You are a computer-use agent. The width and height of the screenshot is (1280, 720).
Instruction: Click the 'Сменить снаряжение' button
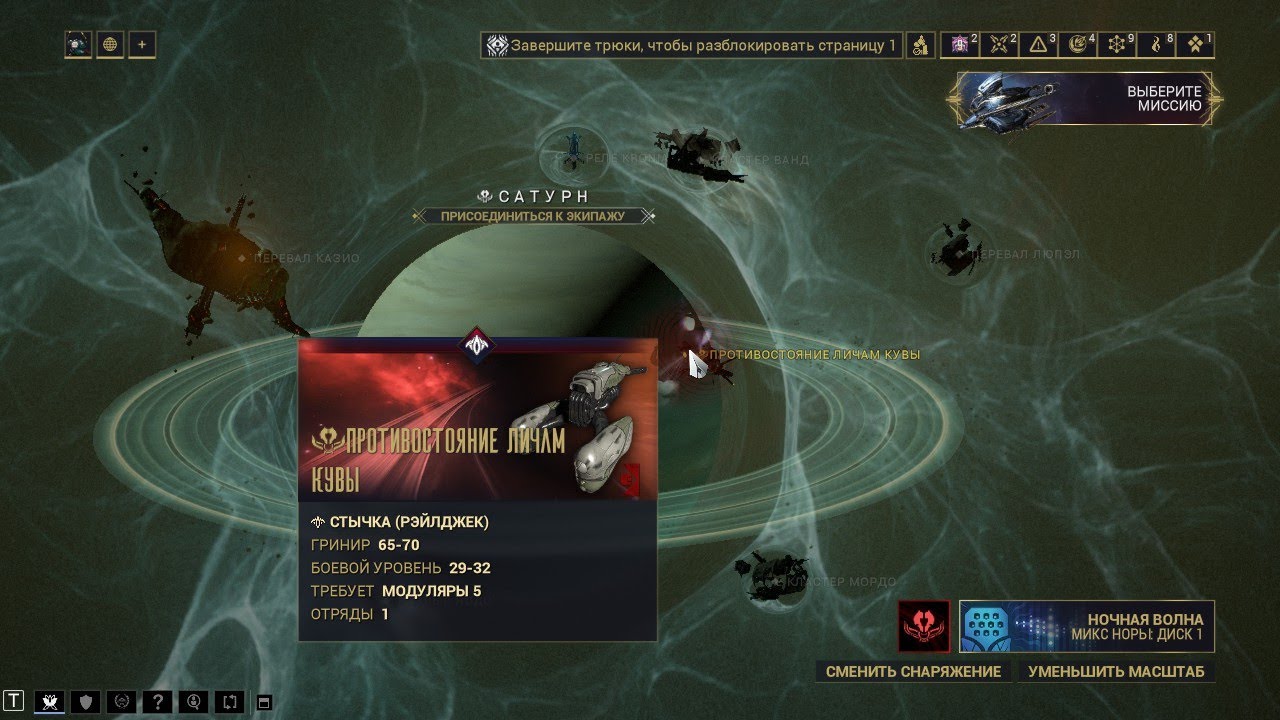pos(913,672)
